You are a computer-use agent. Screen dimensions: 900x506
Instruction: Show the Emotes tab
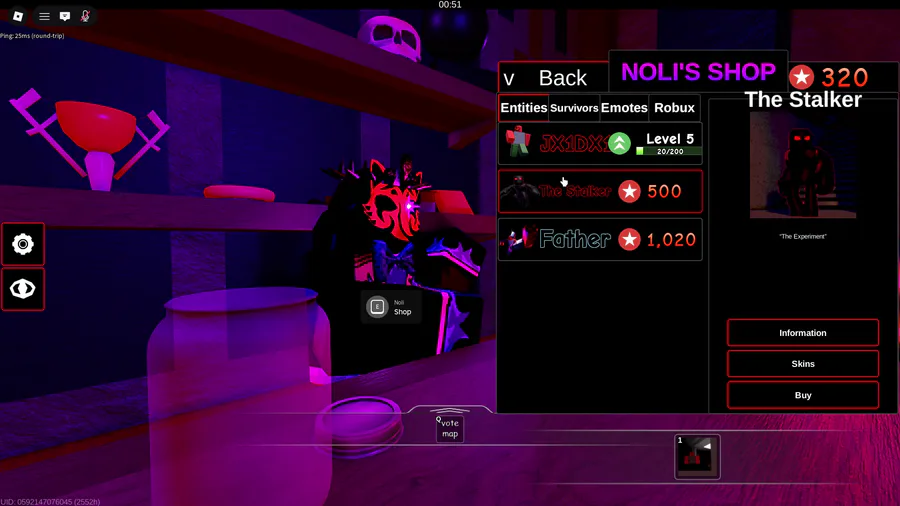pos(624,108)
